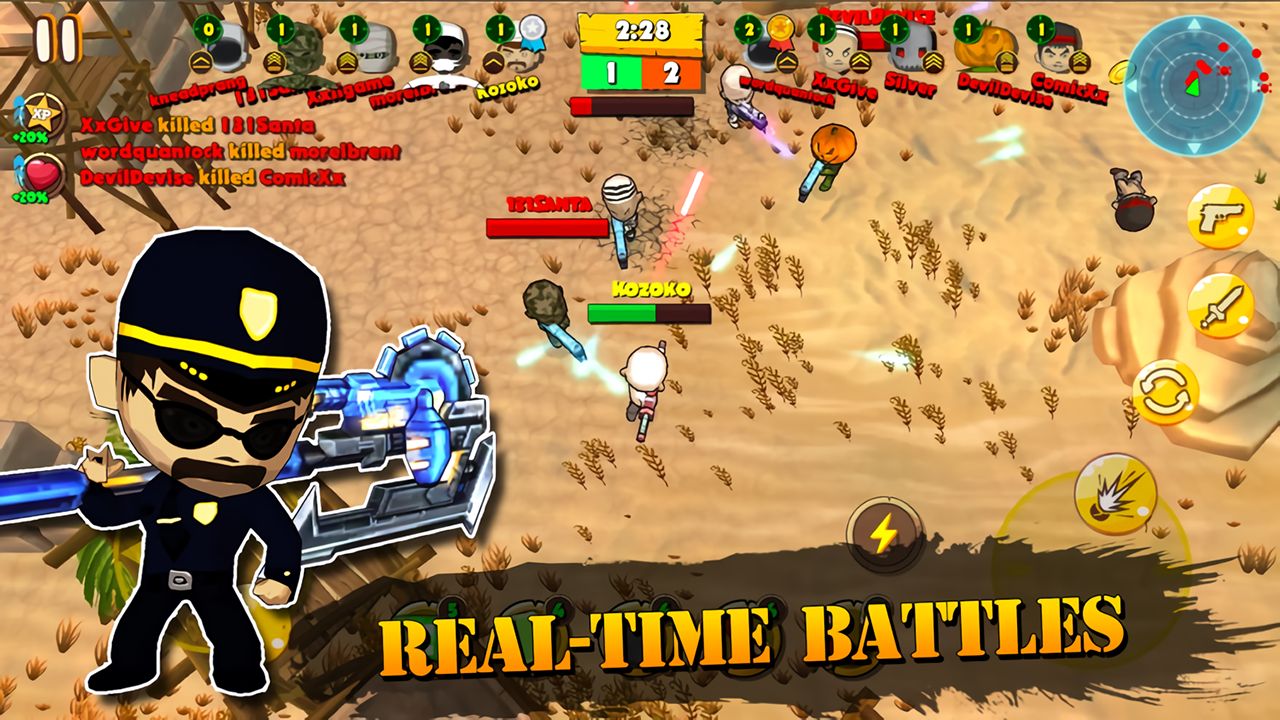Switch to the sword melee weapon
Image resolution: width=1280 pixels, height=720 pixels.
[1220, 306]
